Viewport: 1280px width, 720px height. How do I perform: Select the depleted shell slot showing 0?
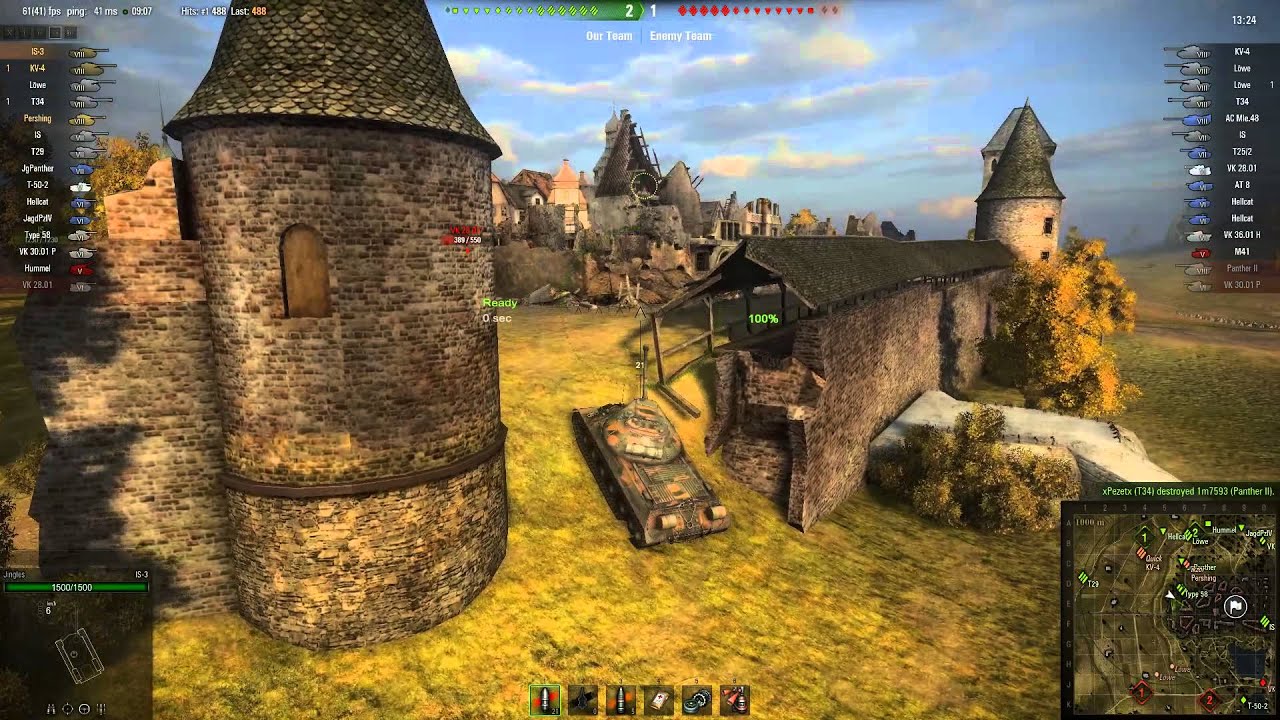click(583, 700)
